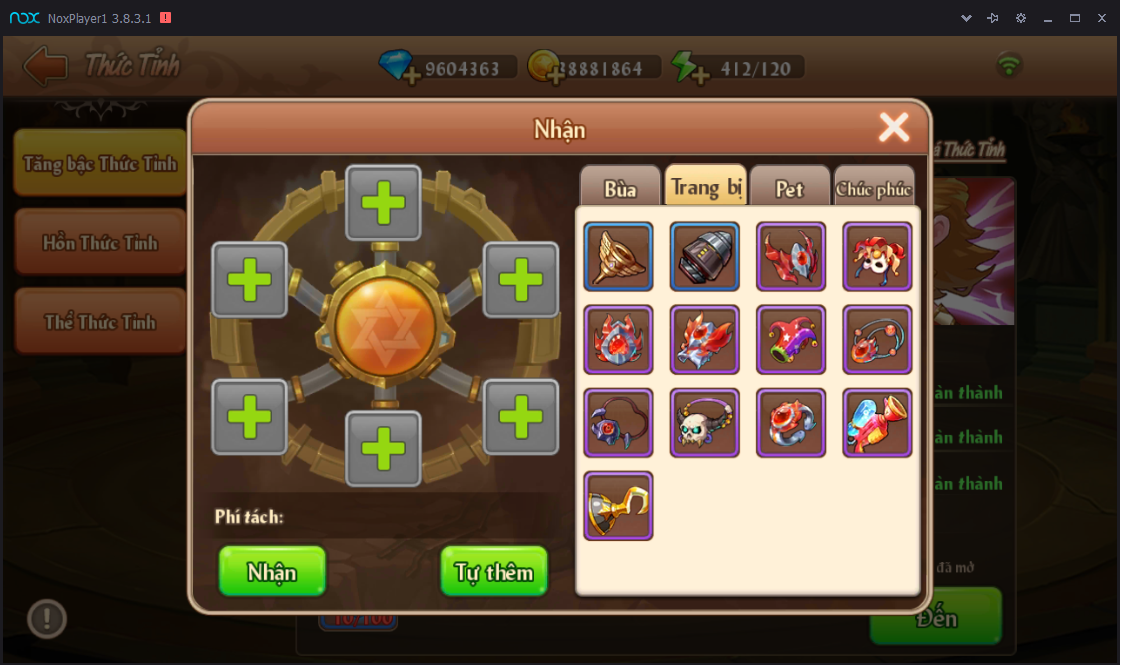This screenshot has height=665, width=1121.
Task: Switch to the Chúc phúc tab
Action: pyautogui.click(x=874, y=188)
